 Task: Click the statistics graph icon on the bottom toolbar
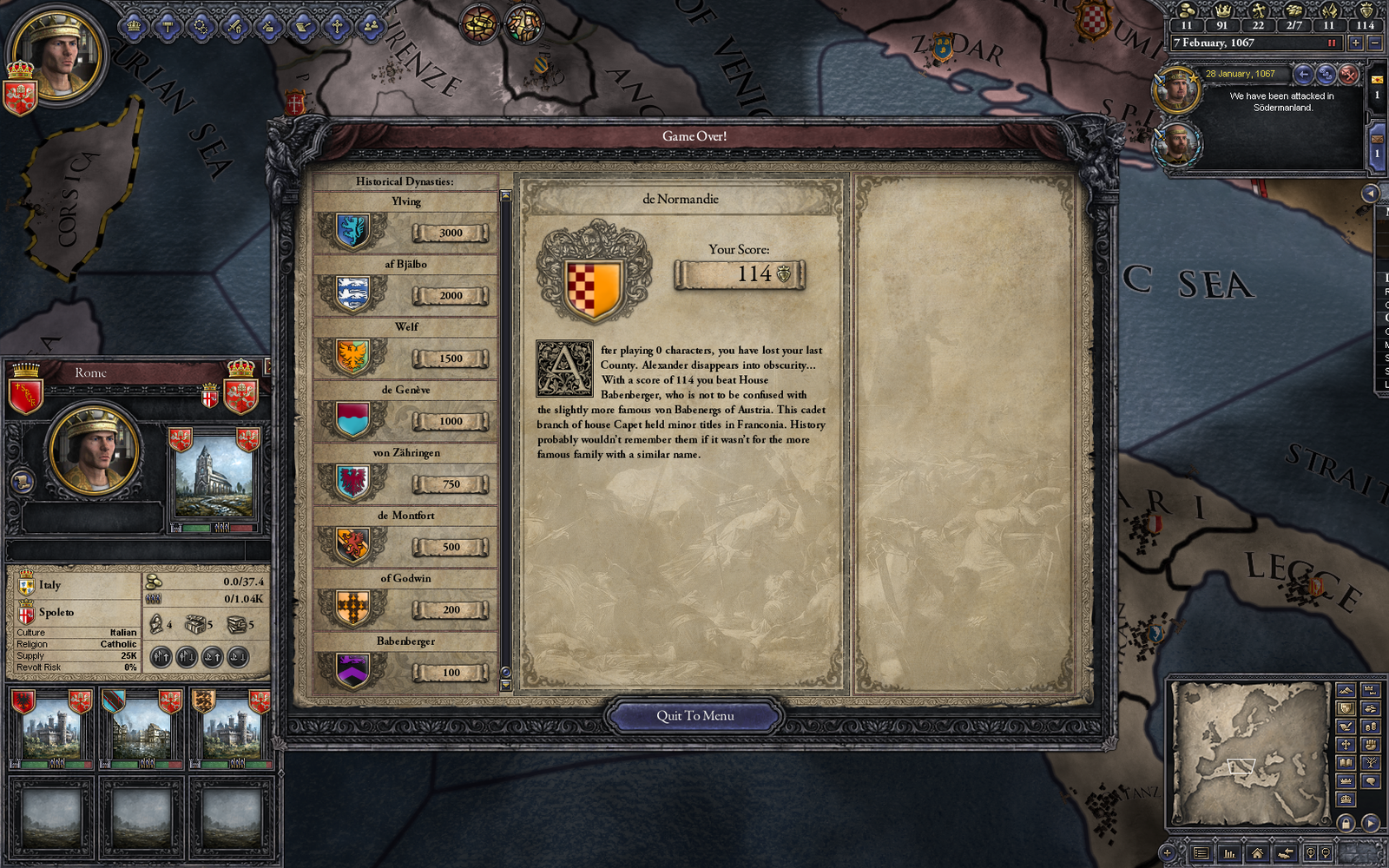tap(1229, 854)
